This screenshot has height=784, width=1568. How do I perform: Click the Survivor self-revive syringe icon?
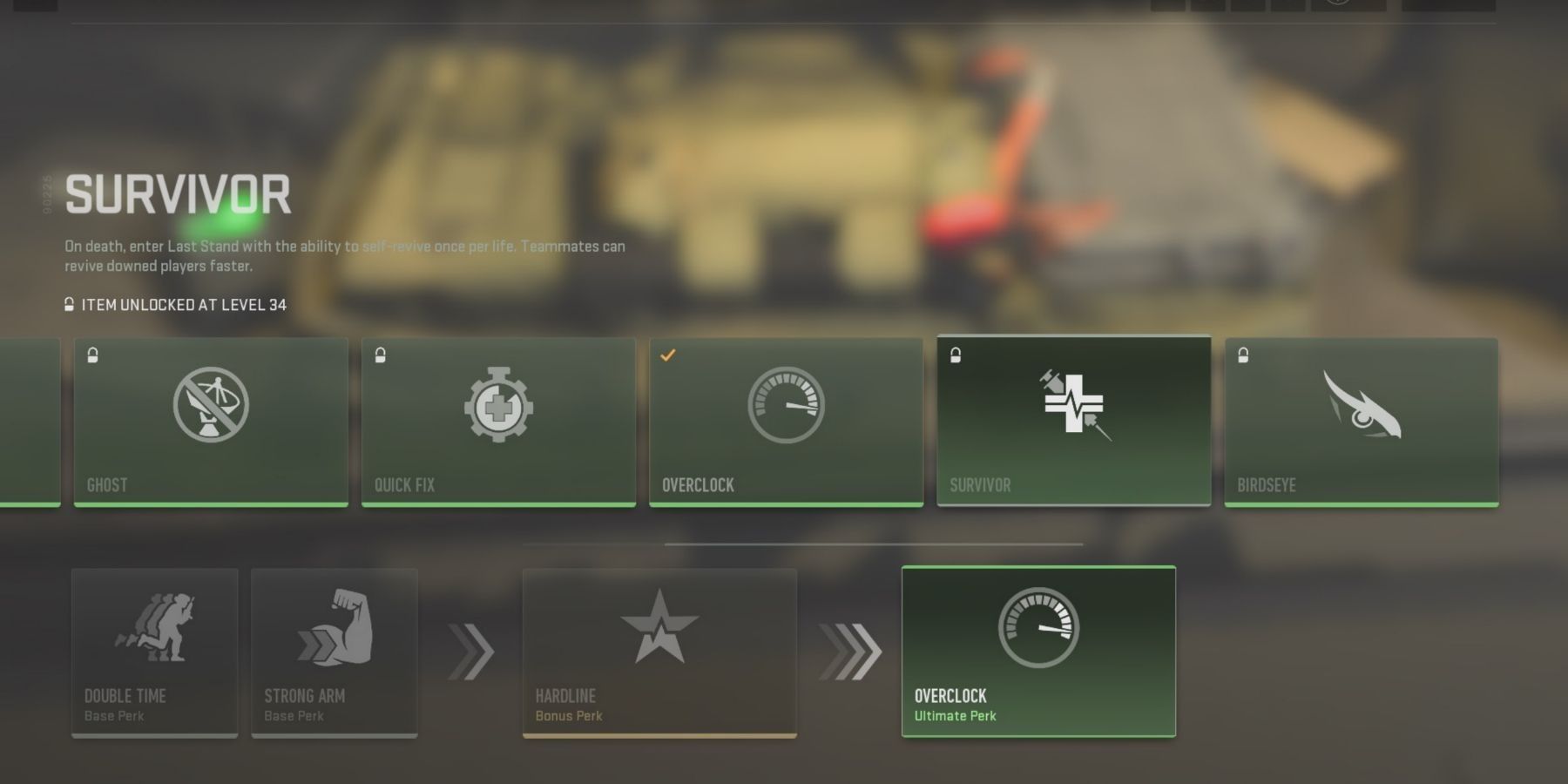(1074, 405)
